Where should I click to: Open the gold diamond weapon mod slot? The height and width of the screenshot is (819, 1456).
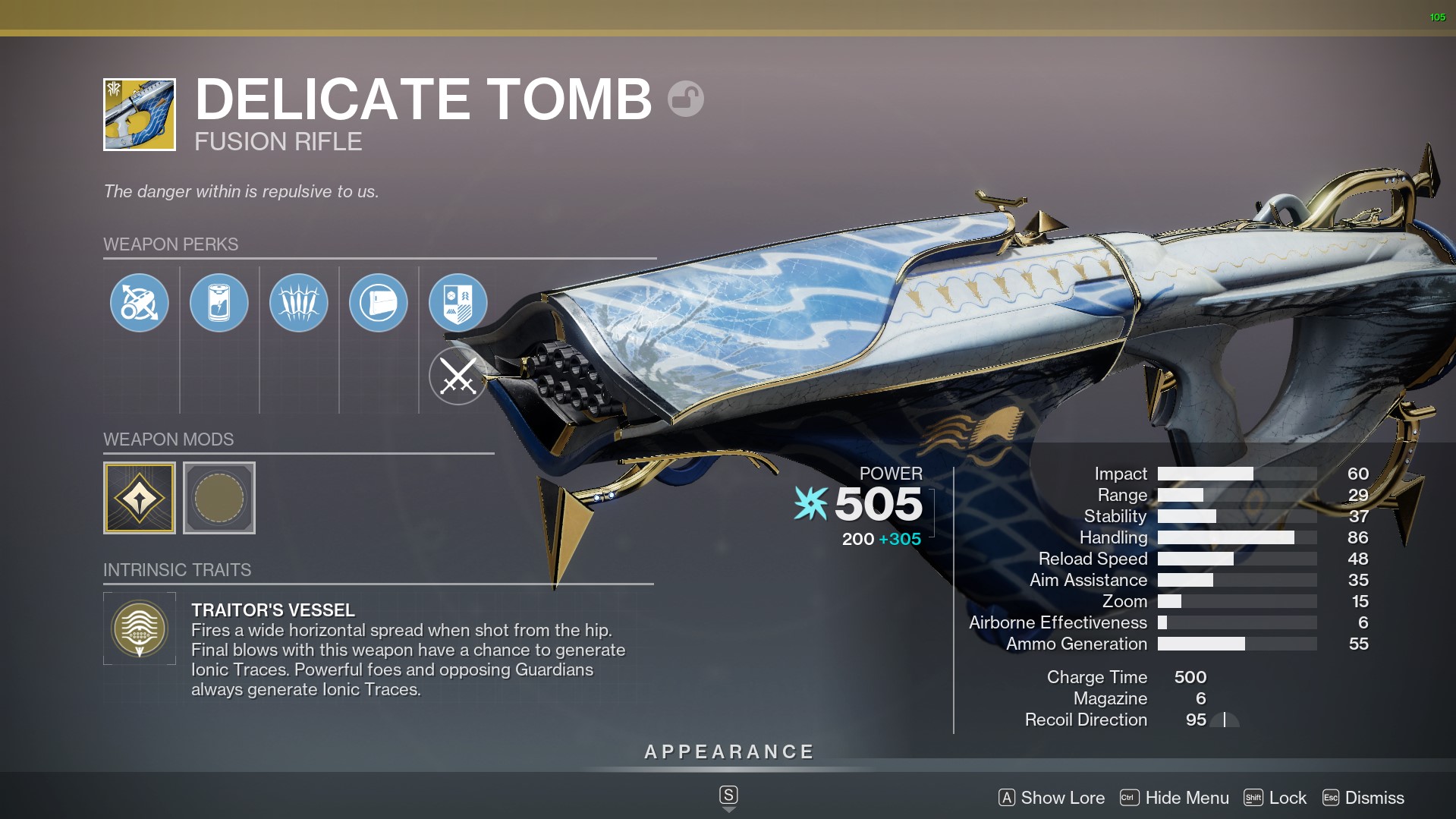pyautogui.click(x=140, y=498)
